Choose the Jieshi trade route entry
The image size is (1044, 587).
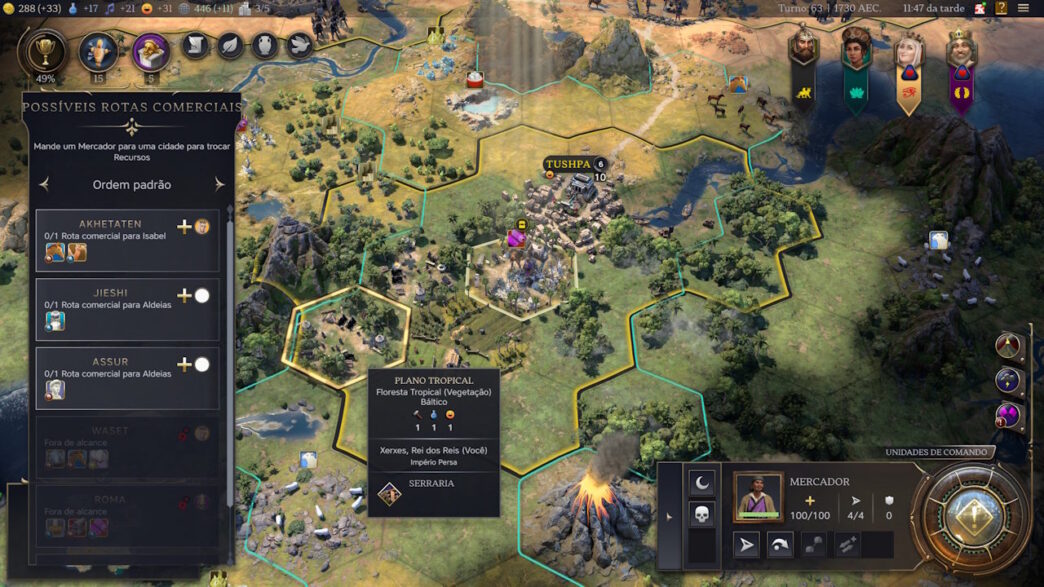point(127,309)
